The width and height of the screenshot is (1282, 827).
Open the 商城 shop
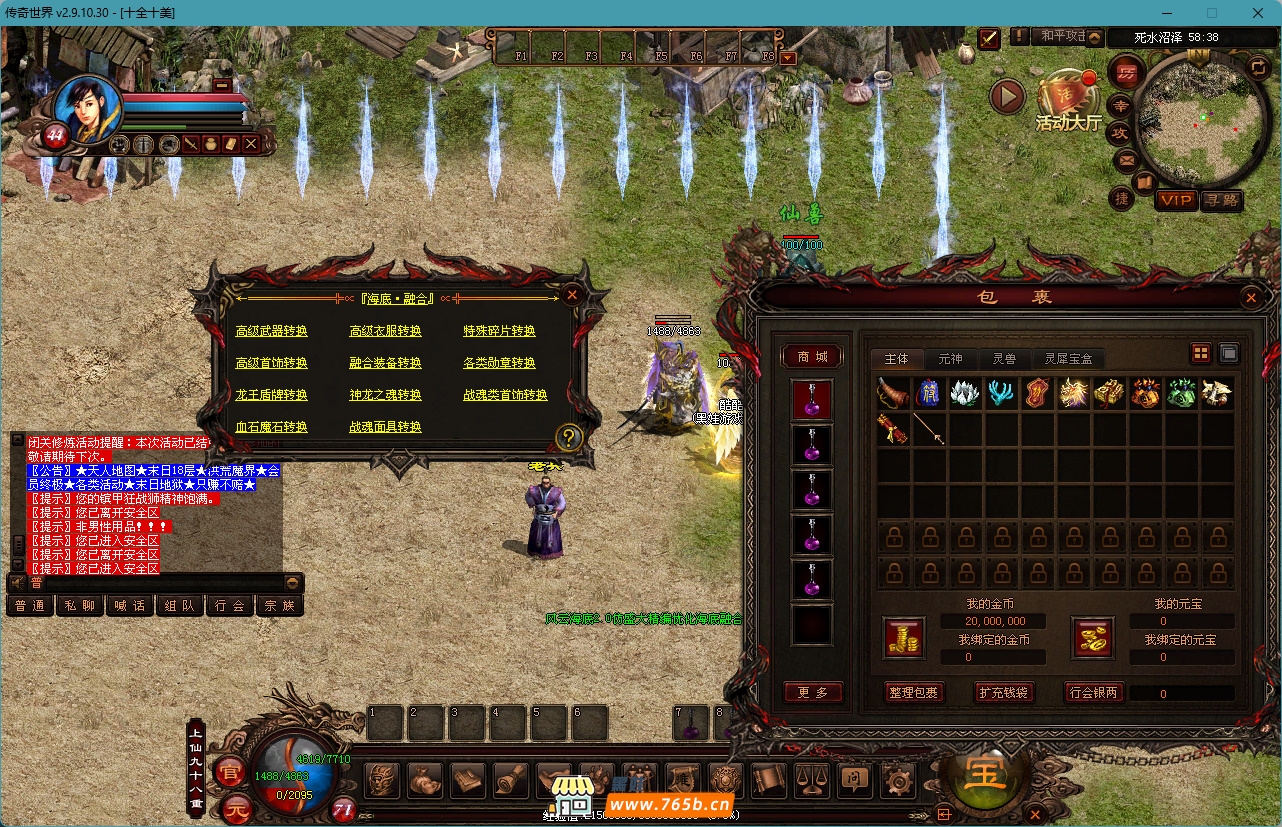[812, 356]
